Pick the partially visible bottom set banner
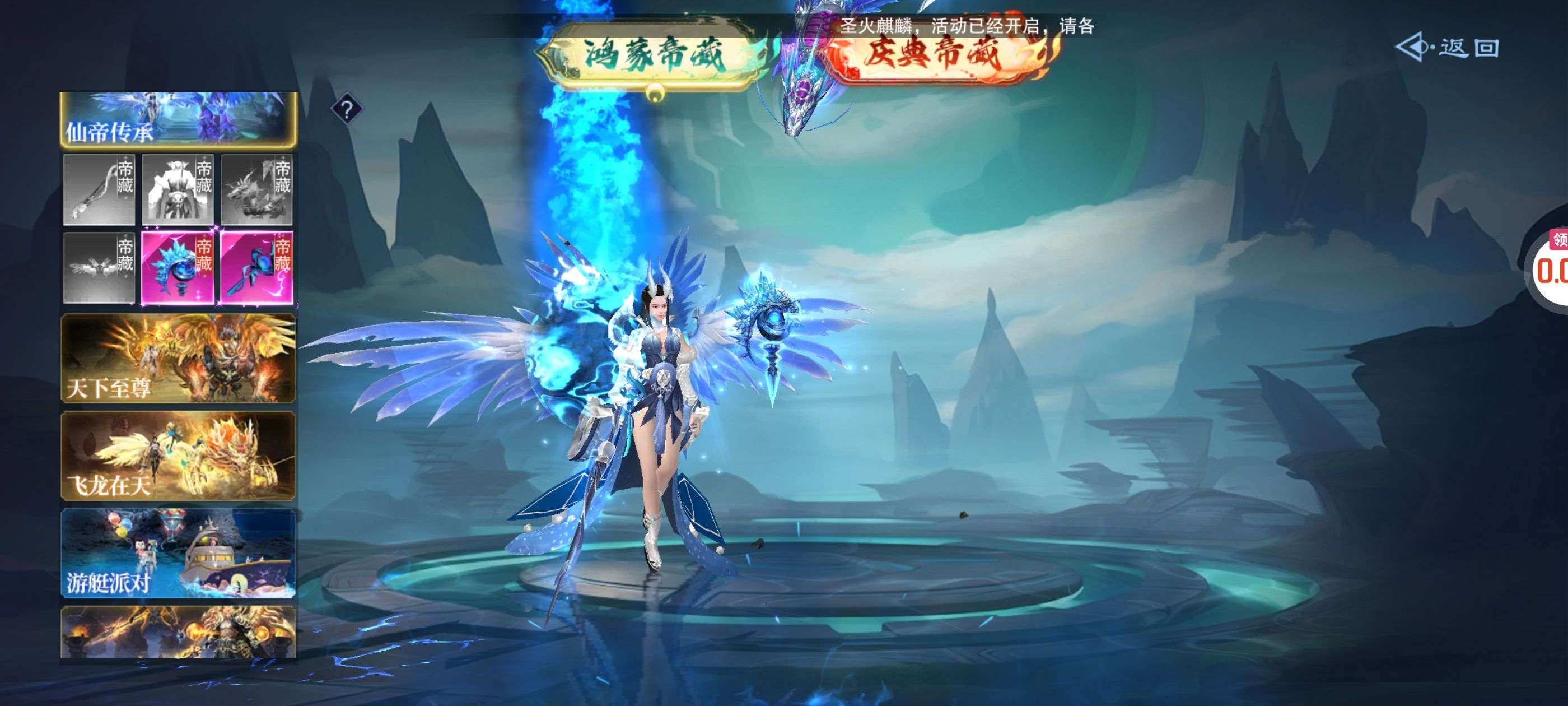The image size is (1568, 706). (178, 632)
